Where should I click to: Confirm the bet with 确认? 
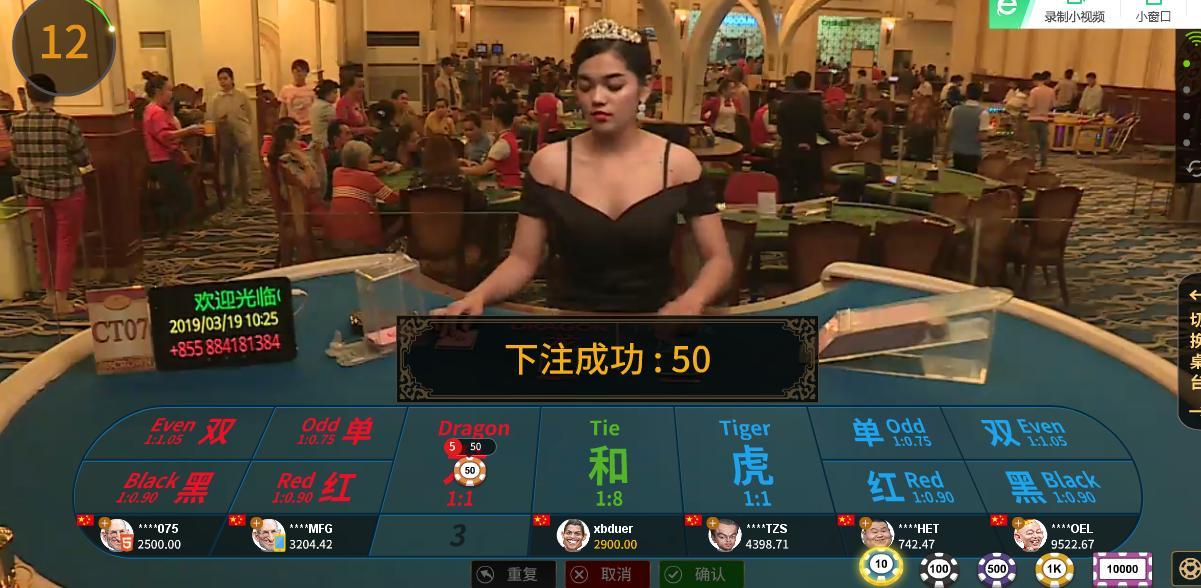pyautogui.click(x=700, y=574)
